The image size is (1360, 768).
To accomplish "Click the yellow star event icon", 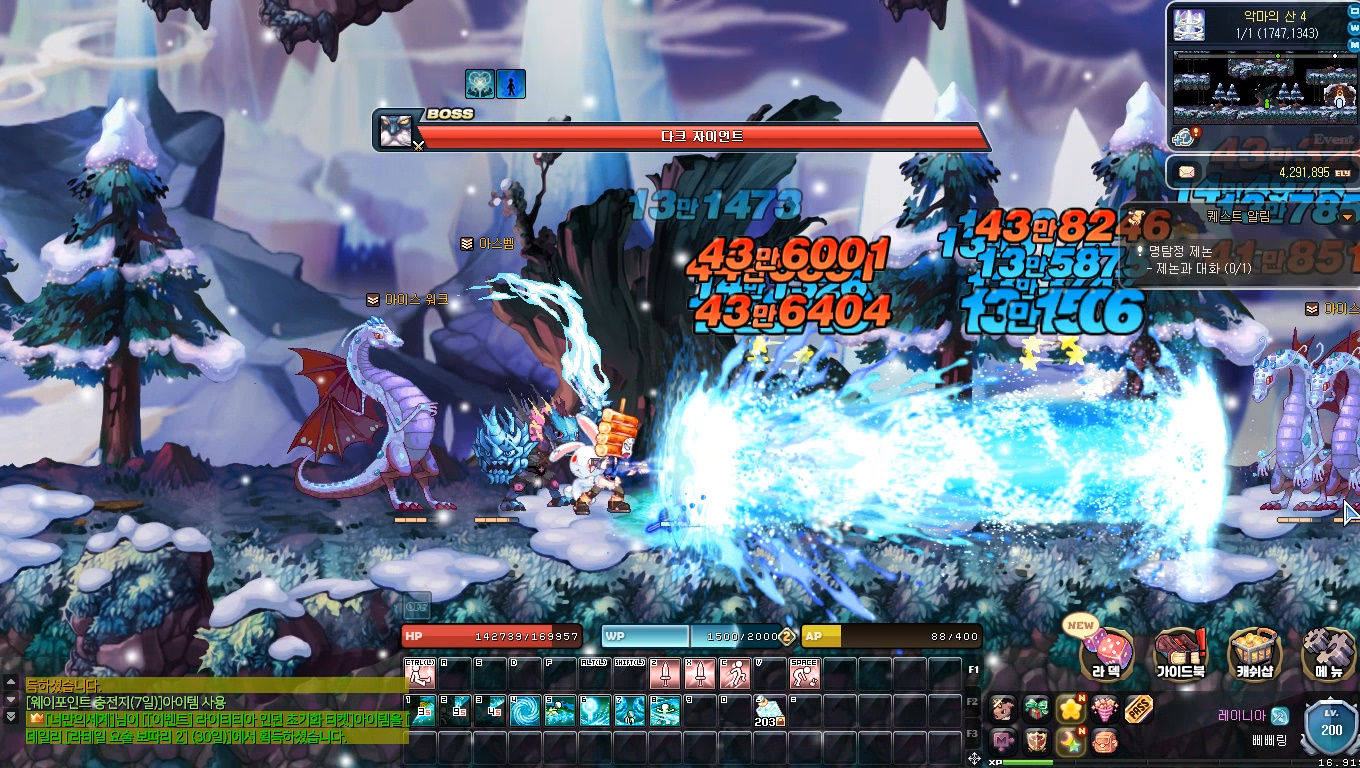I will click(1071, 709).
